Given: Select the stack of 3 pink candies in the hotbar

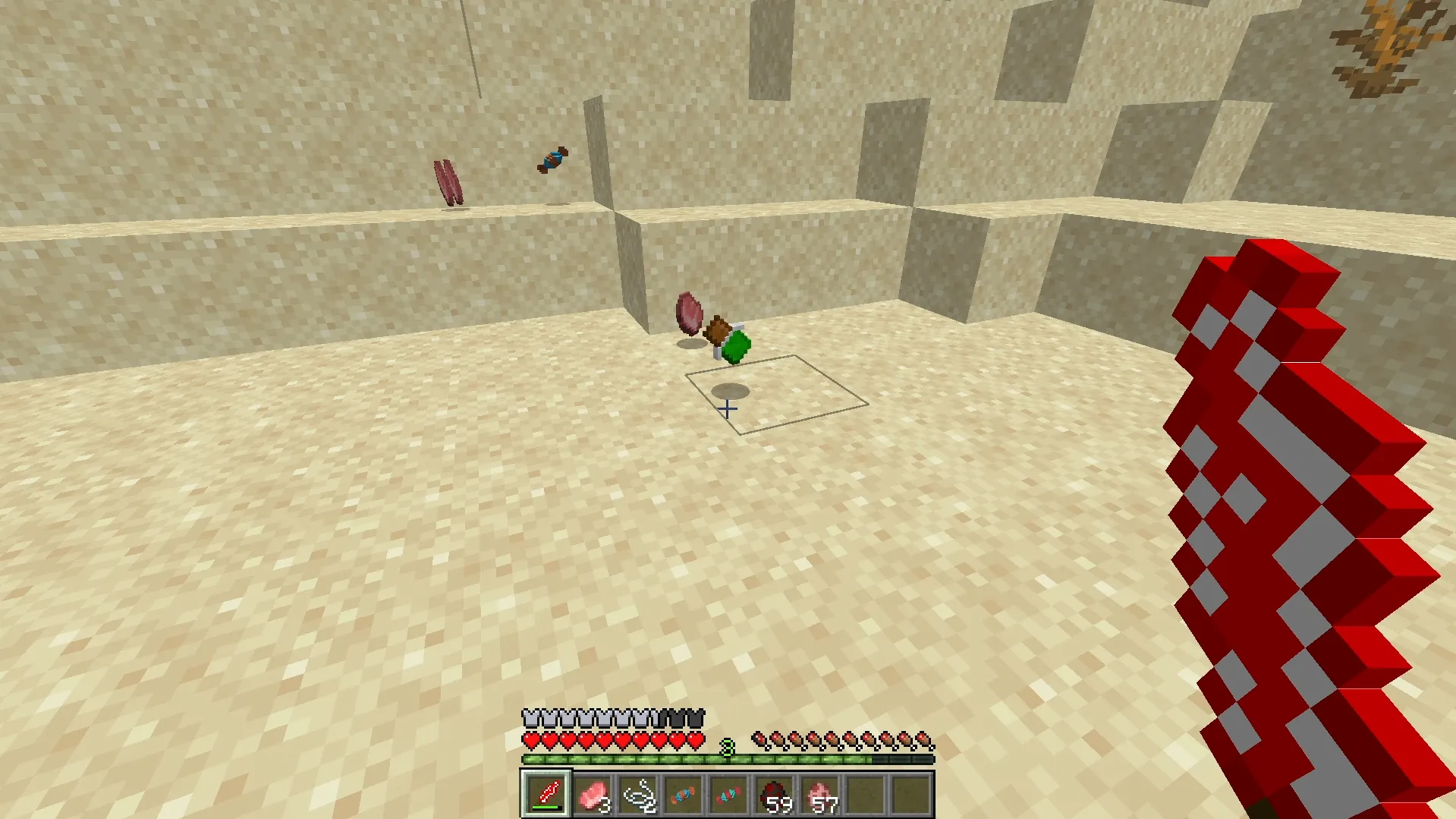Looking at the screenshot, I should 593,795.
